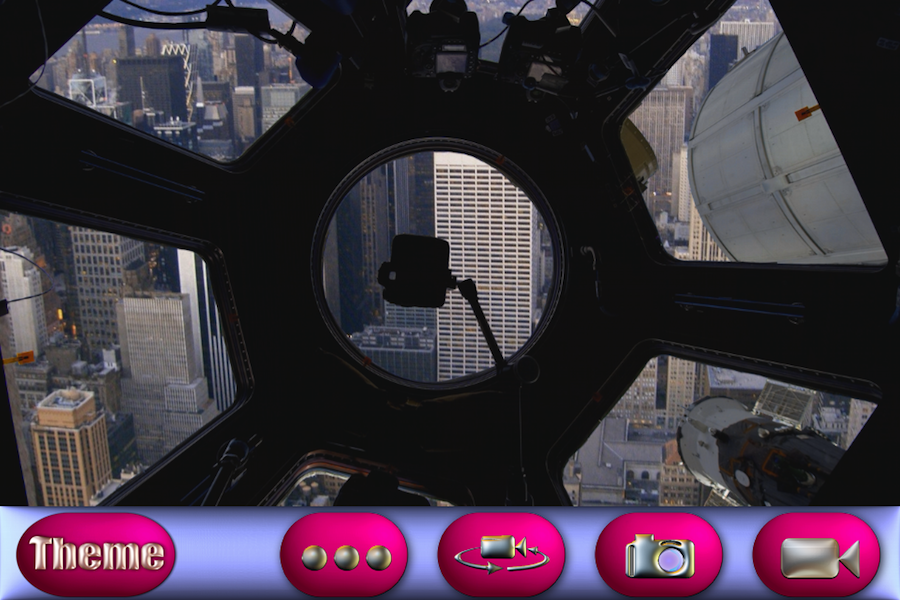Switch camera with the rotate-camera button
Image resolution: width=900 pixels, height=600 pixels.
coord(501,555)
